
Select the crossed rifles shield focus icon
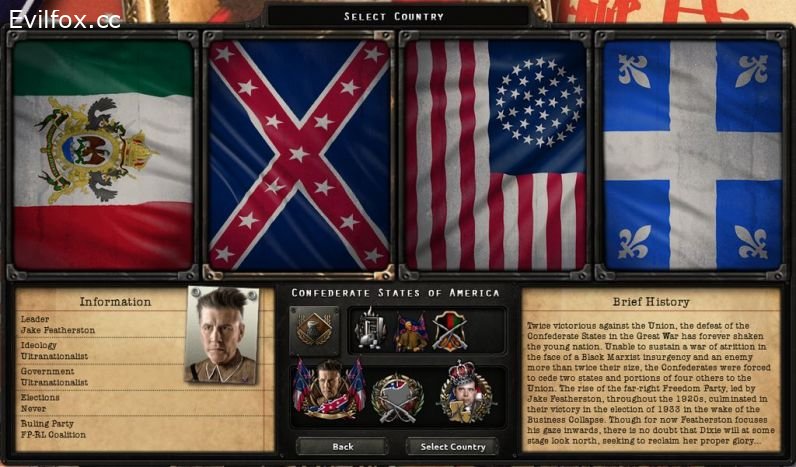(x=448, y=331)
